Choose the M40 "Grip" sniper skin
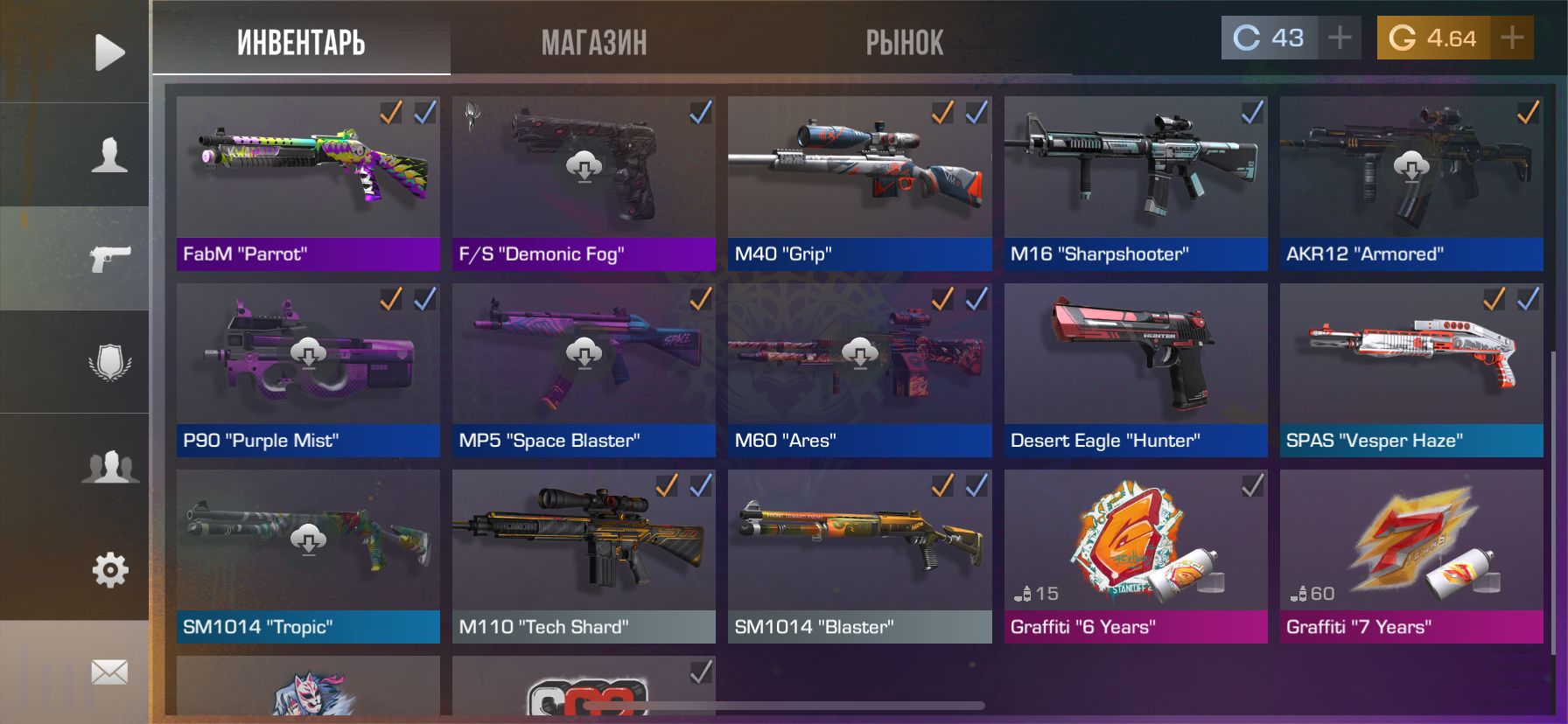The image size is (1568, 724). [x=859, y=183]
